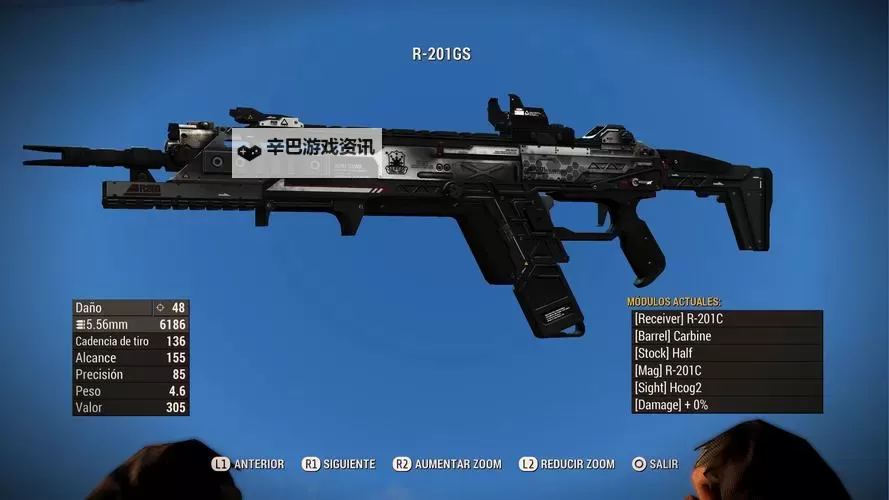Select the [Receiver] R-201C module row
This screenshot has width=889, height=500.
[727, 319]
